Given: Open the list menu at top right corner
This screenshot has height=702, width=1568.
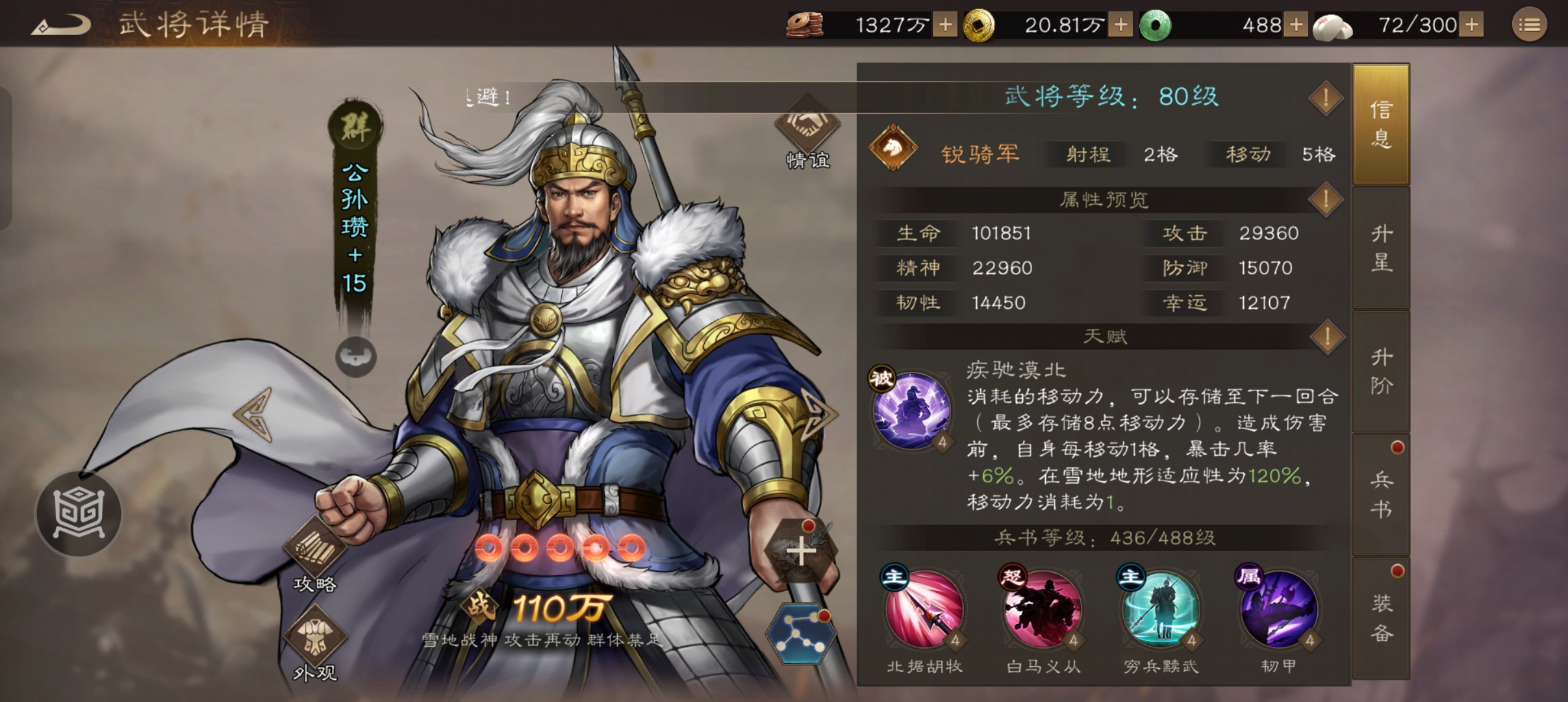Looking at the screenshot, I should (x=1530, y=23).
